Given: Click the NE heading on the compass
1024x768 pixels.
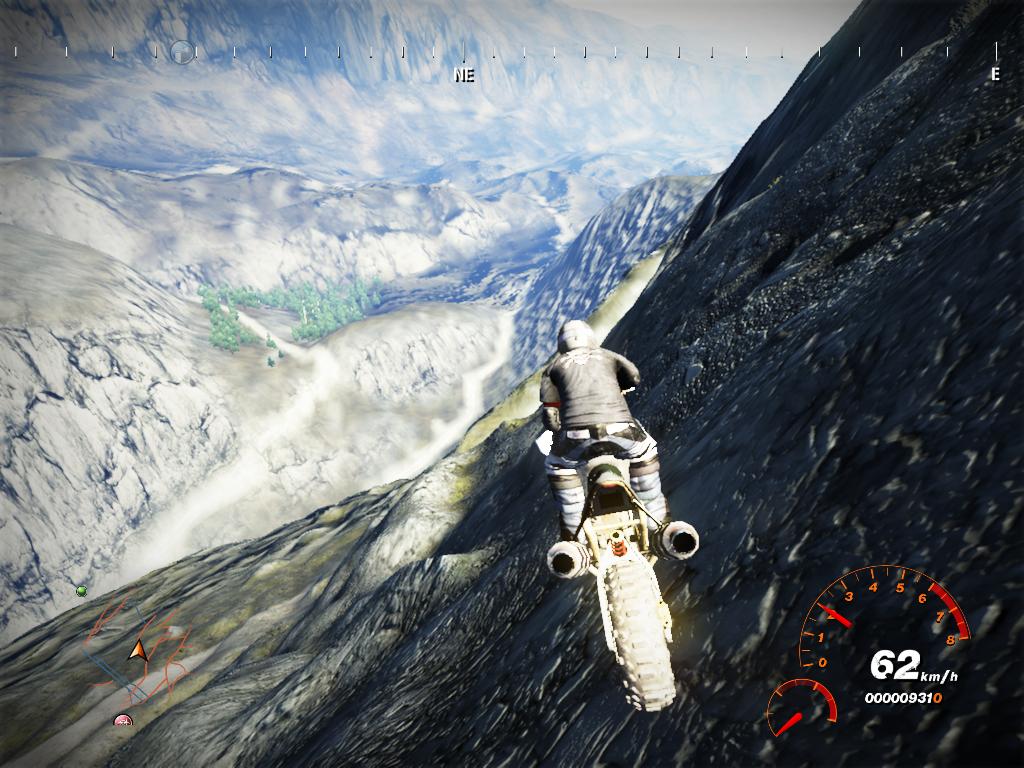Looking at the screenshot, I should 464,75.
